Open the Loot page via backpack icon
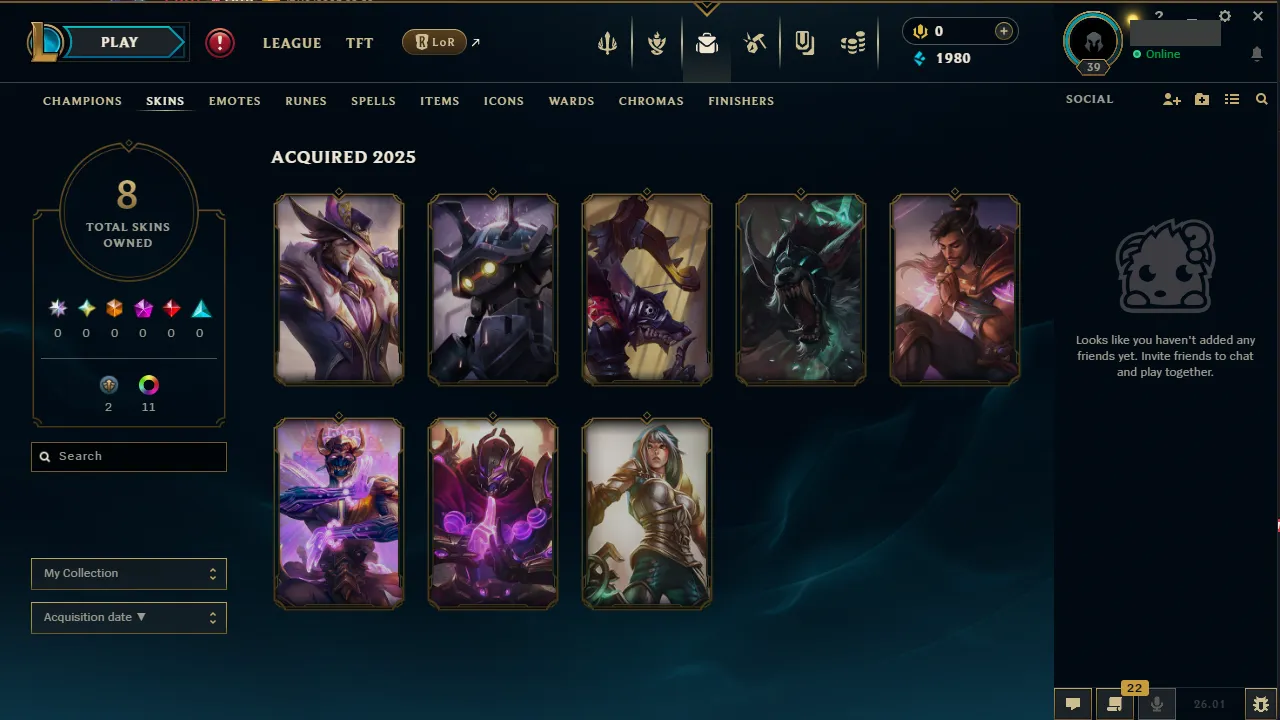This screenshot has height=720, width=1280. click(x=707, y=43)
